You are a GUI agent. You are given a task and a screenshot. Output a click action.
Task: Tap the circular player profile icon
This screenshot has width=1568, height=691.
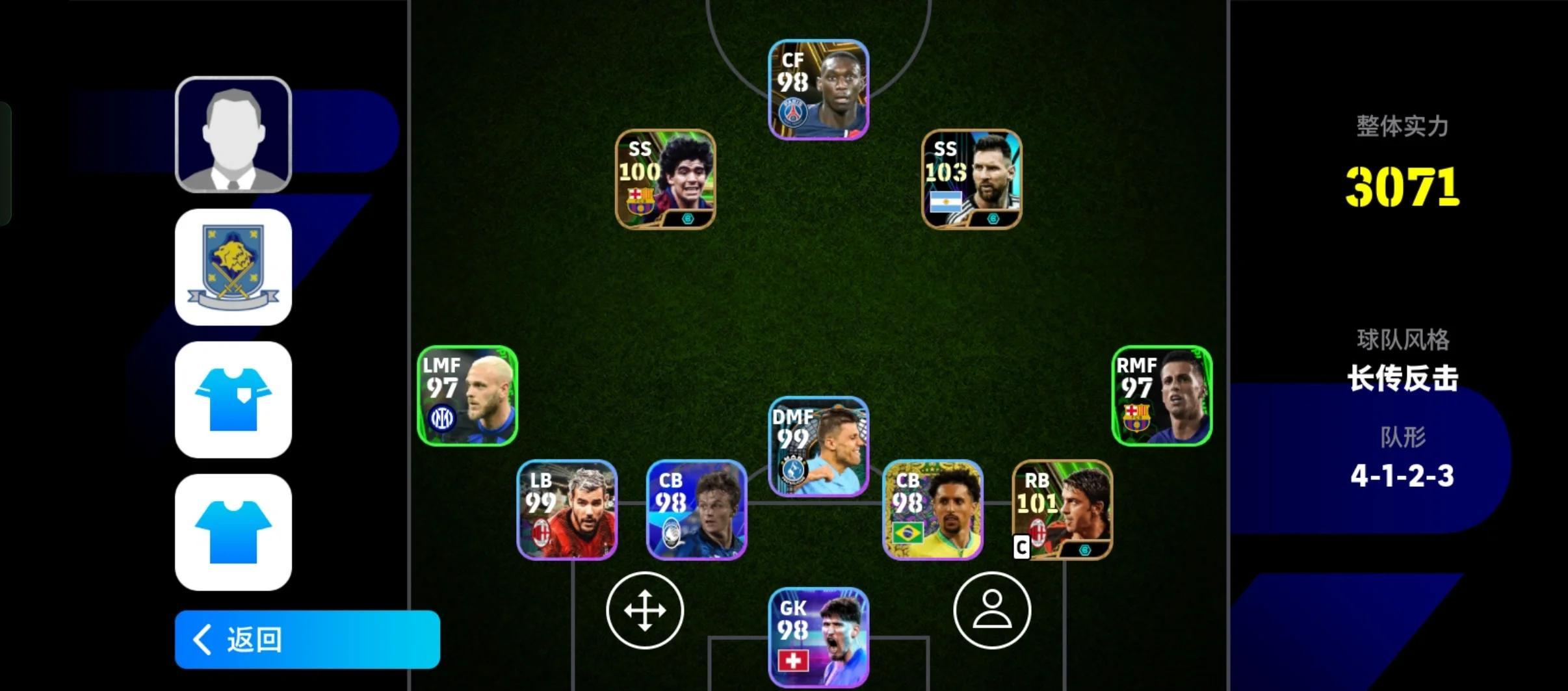click(x=991, y=610)
